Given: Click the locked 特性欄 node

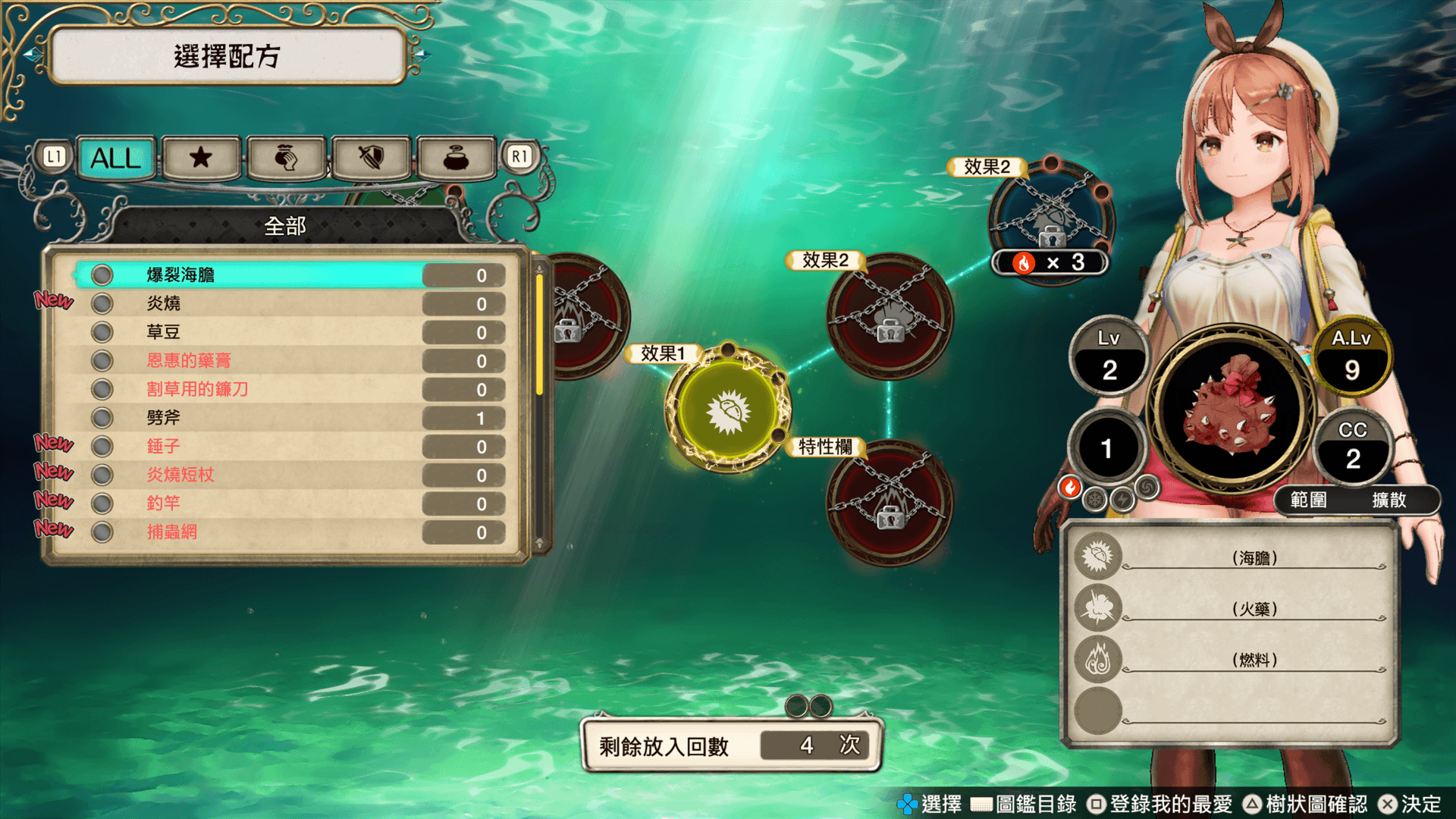Looking at the screenshot, I should pyautogui.click(x=890, y=504).
